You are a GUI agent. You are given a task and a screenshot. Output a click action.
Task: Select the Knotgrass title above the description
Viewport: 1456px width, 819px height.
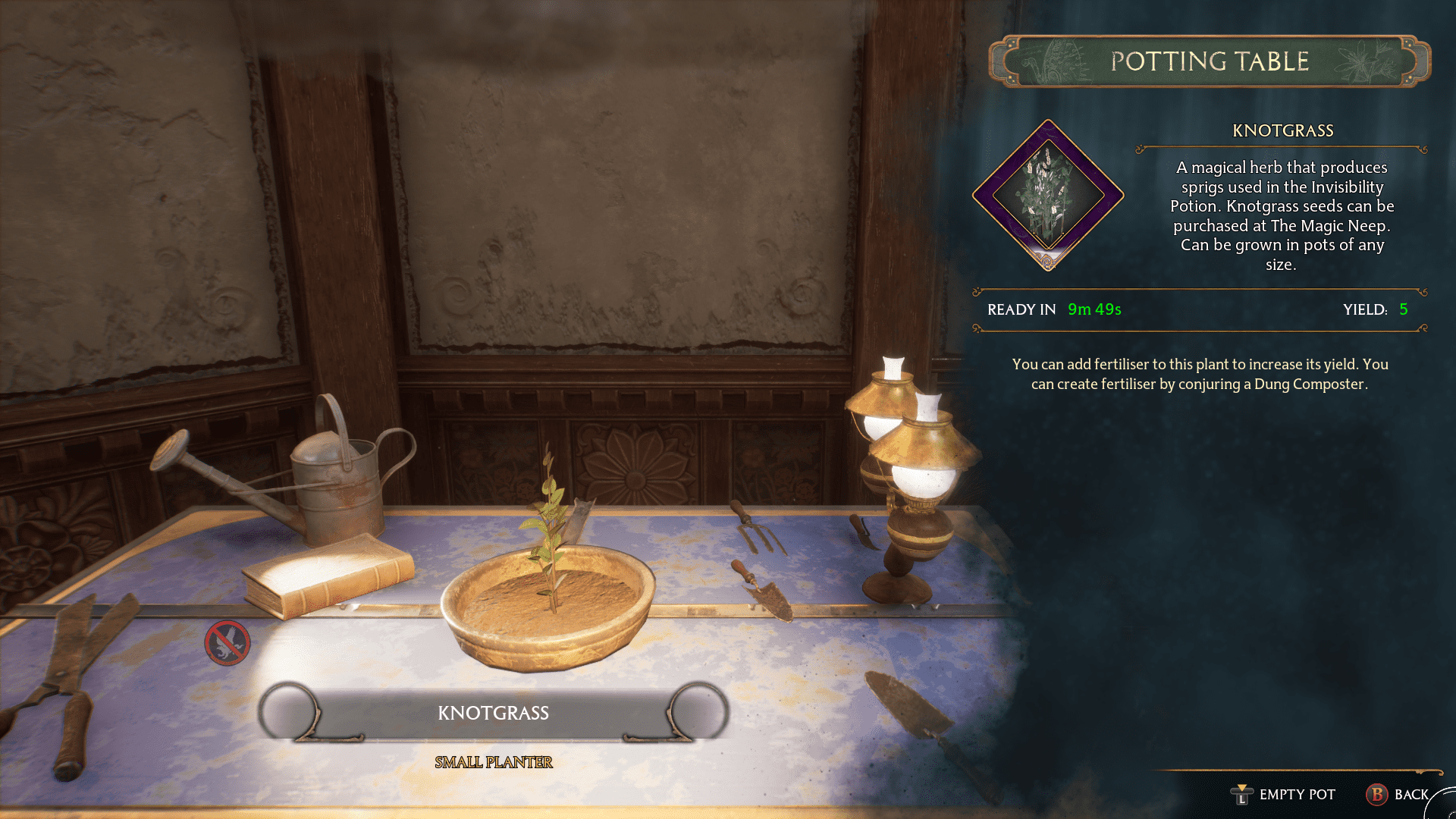click(x=1283, y=130)
